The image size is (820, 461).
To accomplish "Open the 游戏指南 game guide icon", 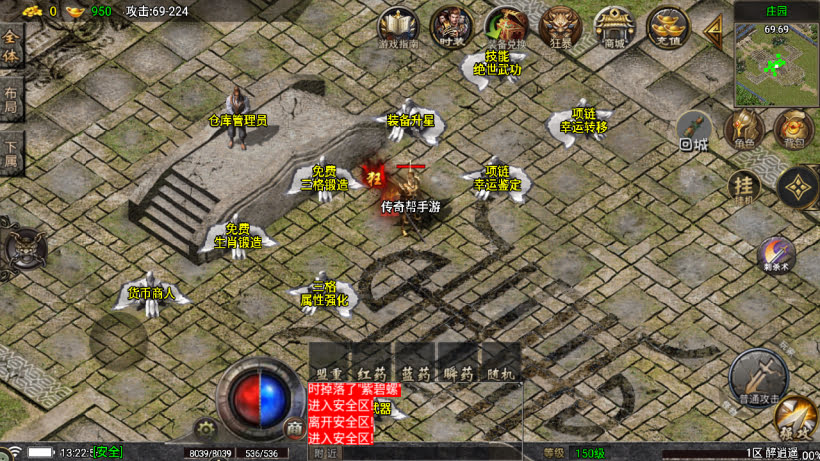I will pyautogui.click(x=399, y=27).
